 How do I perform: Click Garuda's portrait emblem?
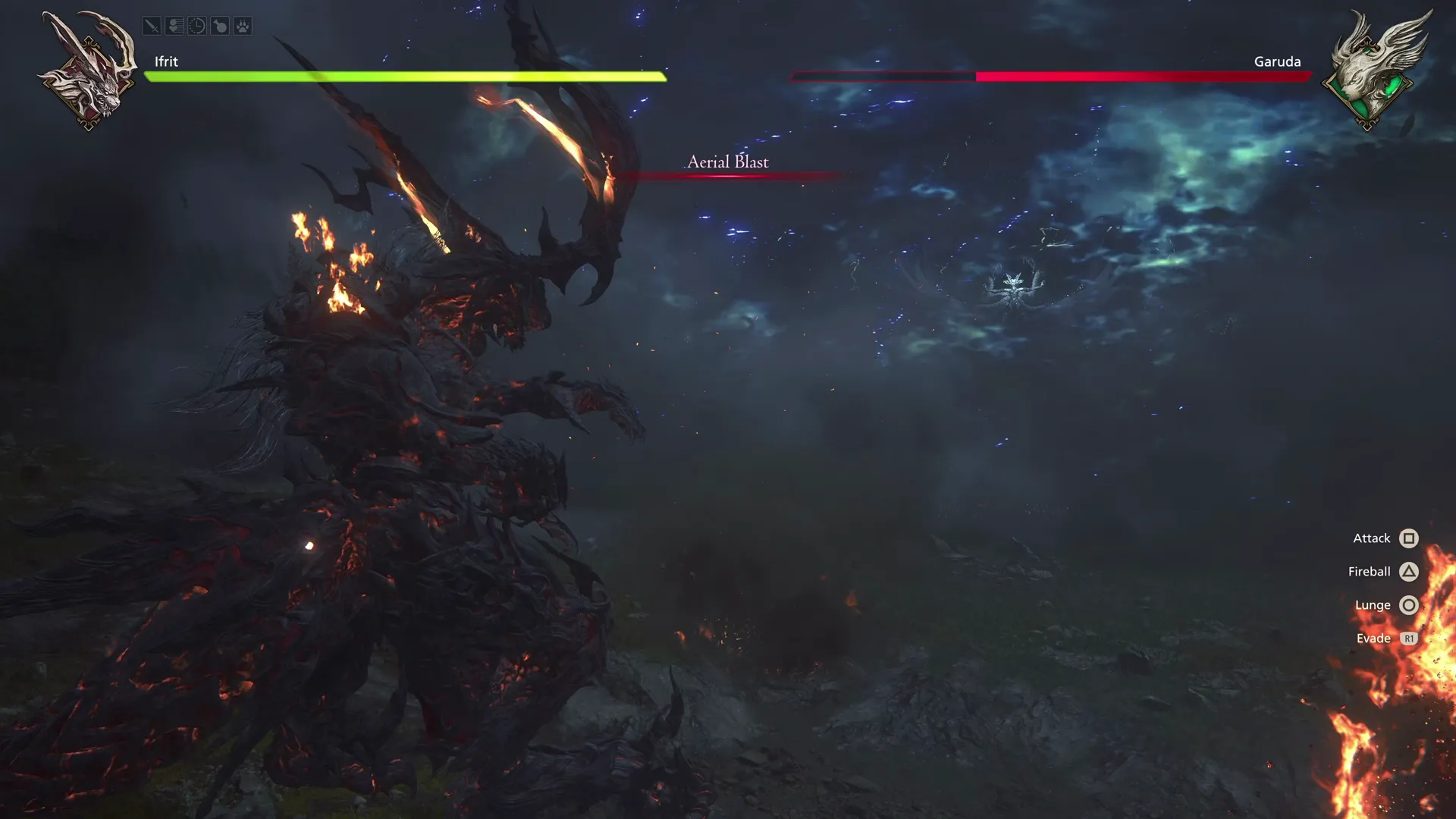pyautogui.click(x=1369, y=72)
